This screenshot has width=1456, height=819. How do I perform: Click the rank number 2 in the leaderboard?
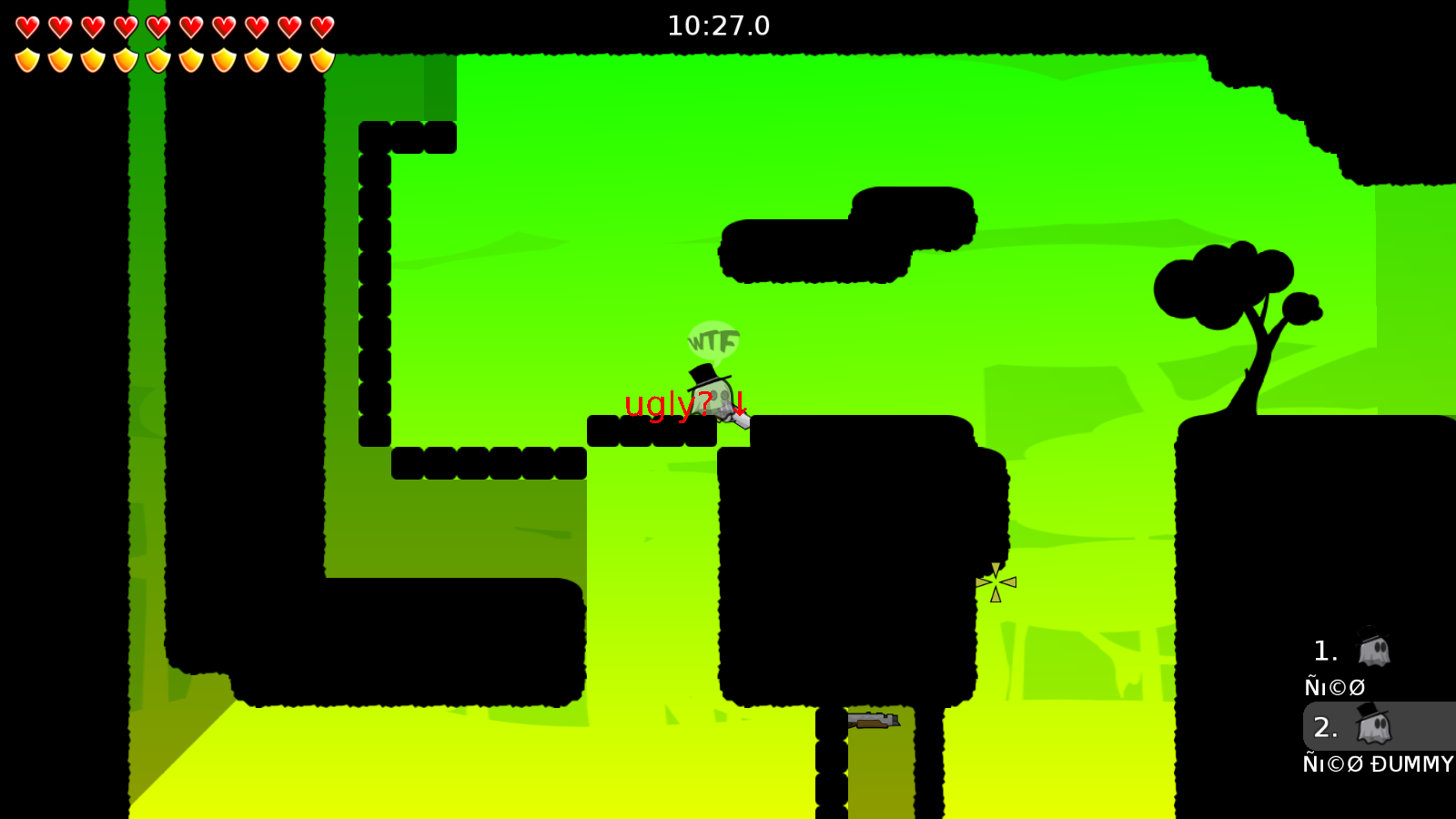[1327, 727]
